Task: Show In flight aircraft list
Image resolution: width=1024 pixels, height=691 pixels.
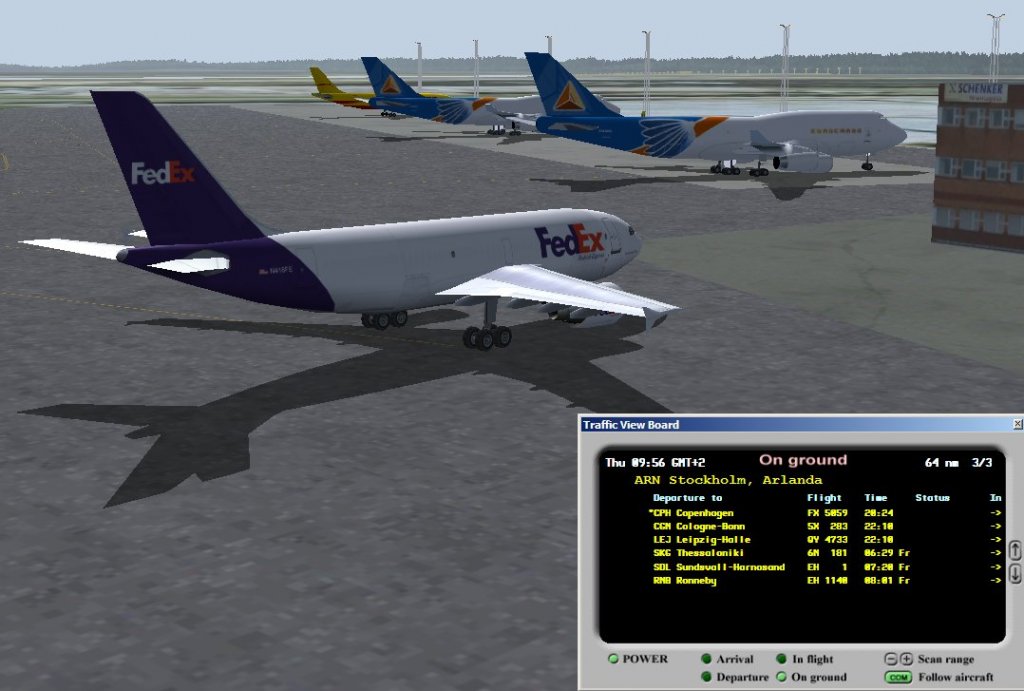Action: (x=782, y=660)
